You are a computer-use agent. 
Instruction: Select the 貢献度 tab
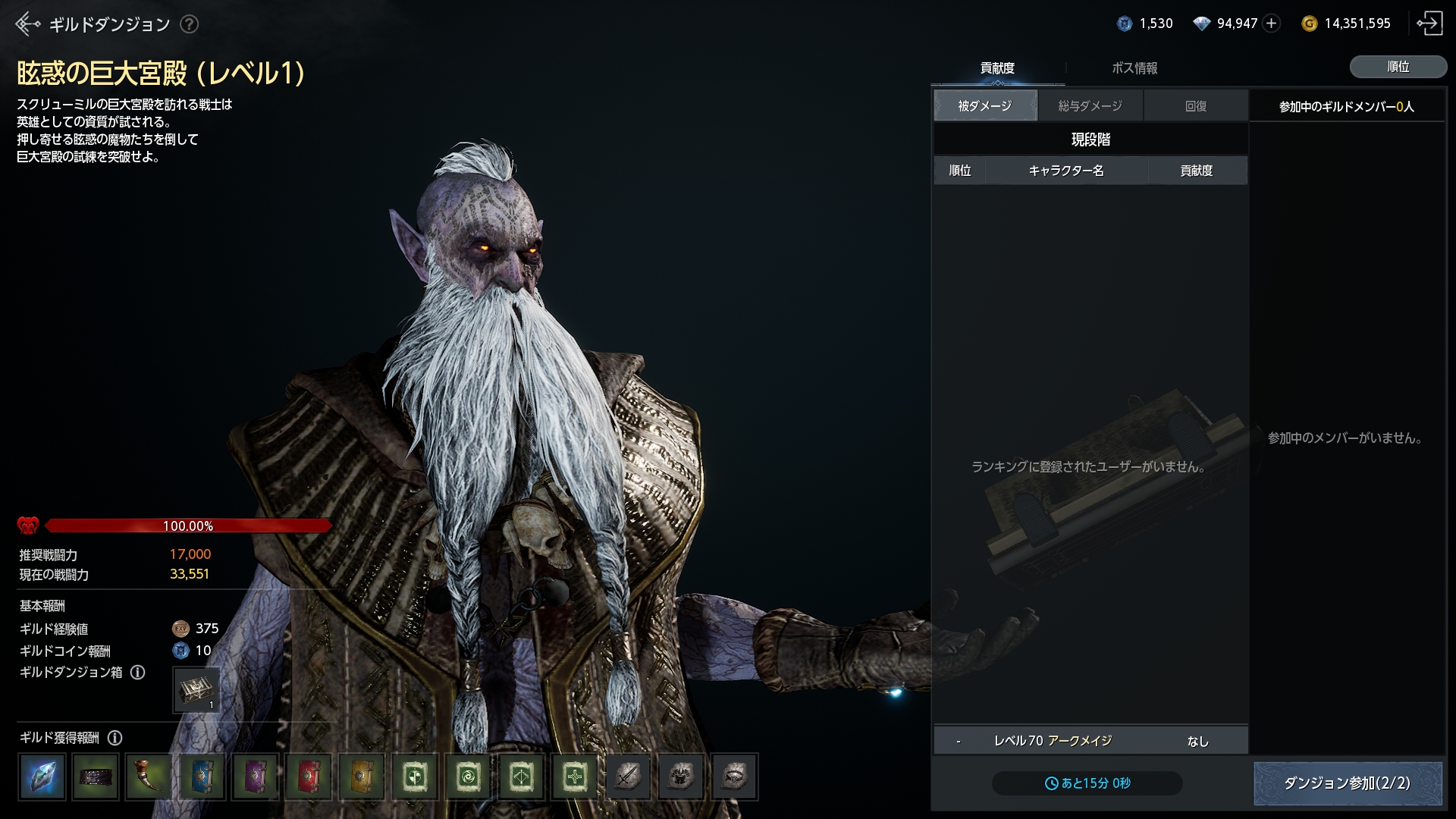coord(997,68)
